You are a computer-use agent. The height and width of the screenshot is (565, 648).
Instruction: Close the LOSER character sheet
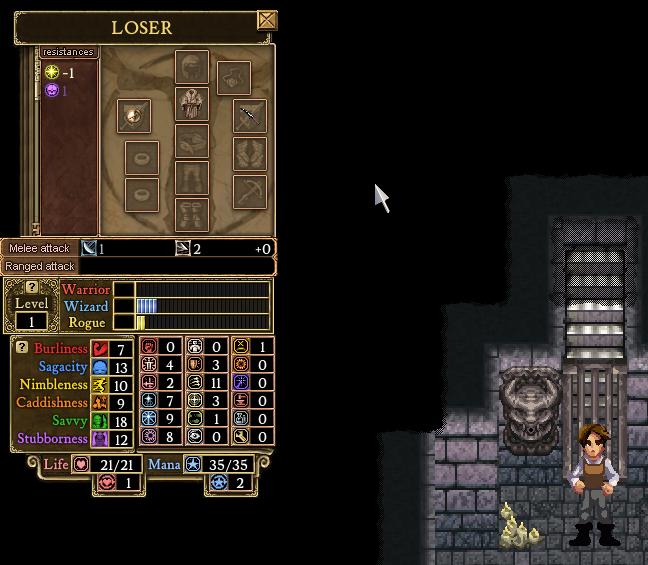coord(266,20)
